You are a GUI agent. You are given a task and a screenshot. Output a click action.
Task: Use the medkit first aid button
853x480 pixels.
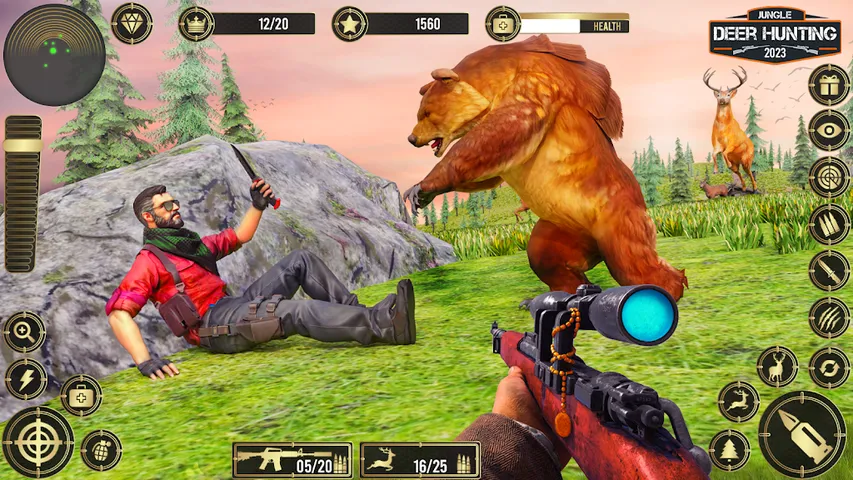(81, 395)
